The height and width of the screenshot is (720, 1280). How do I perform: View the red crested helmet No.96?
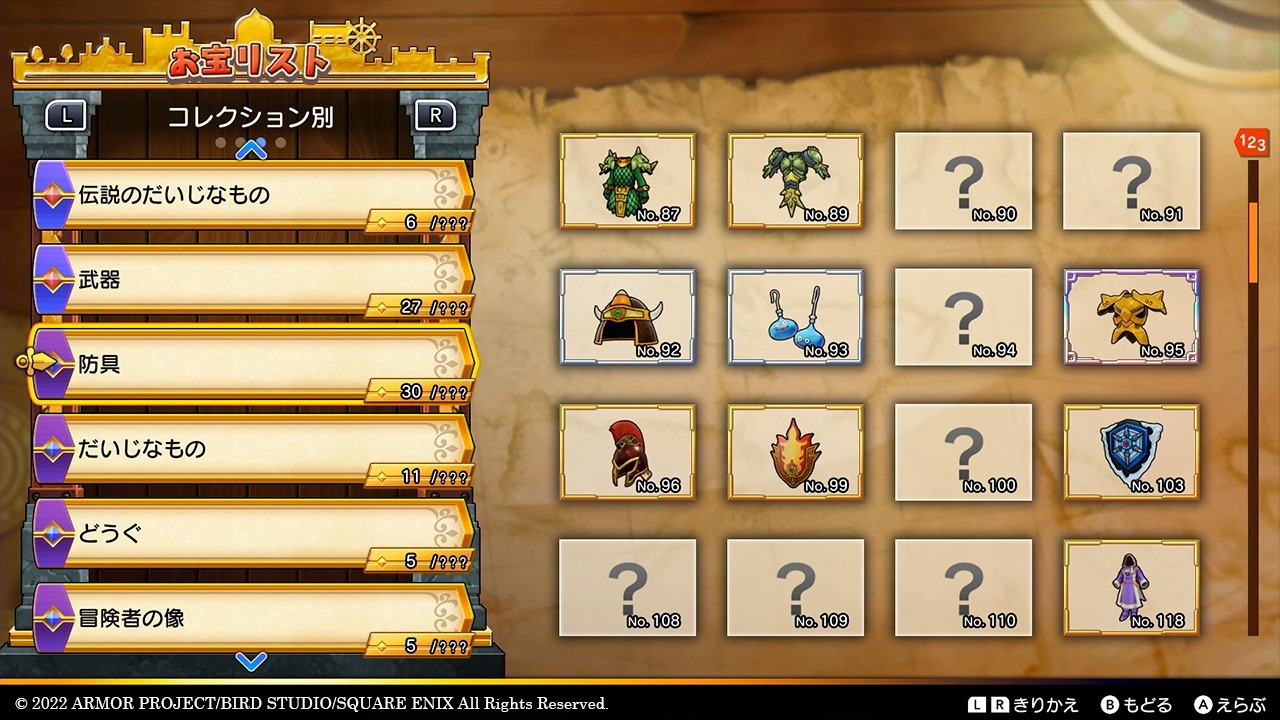[x=628, y=452]
